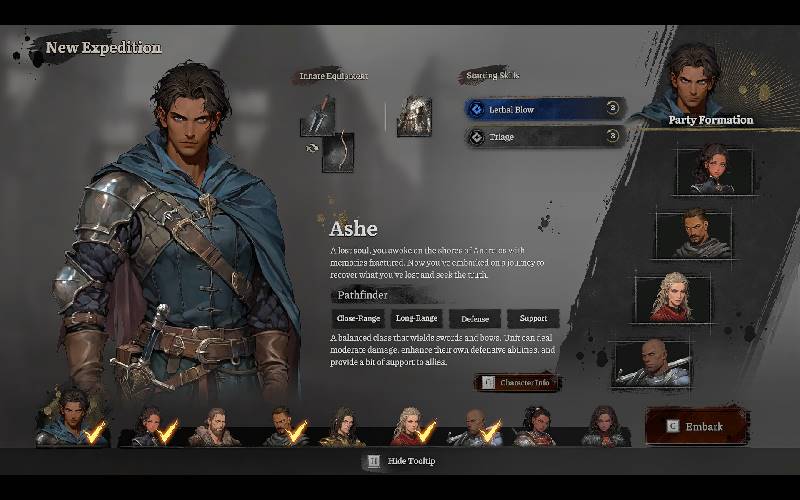Screen dimensions: 800x500
Task: Start the expedition with the Embark button
Action: [697, 426]
